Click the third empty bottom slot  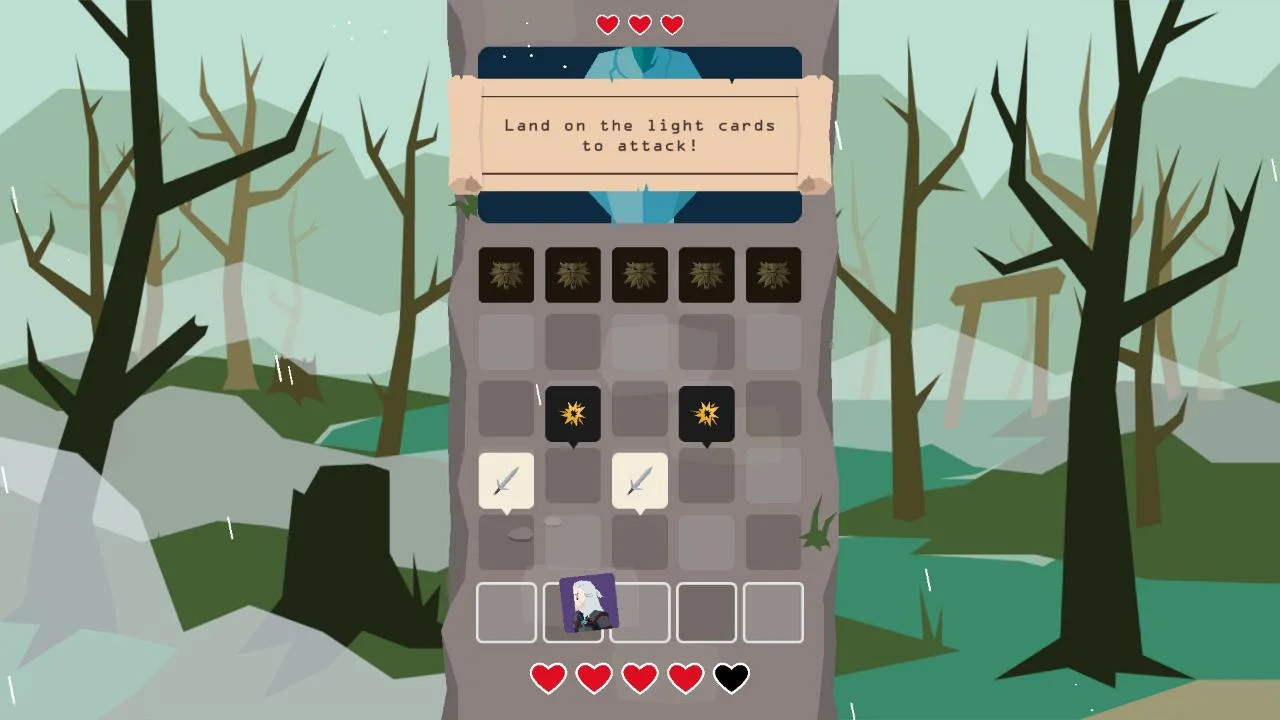640,612
